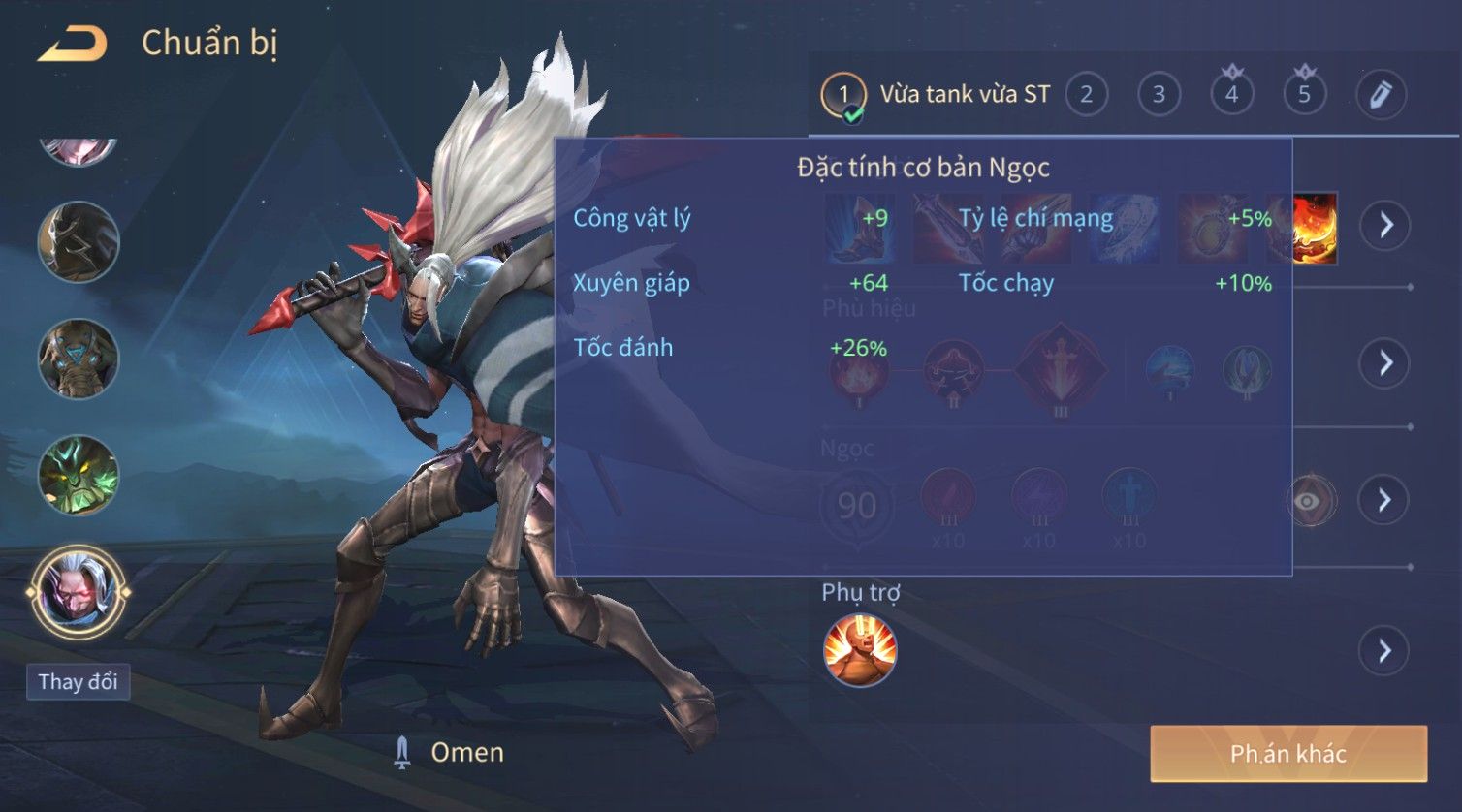
Task: Edit the build name with pencil icon
Action: pyautogui.click(x=1381, y=95)
